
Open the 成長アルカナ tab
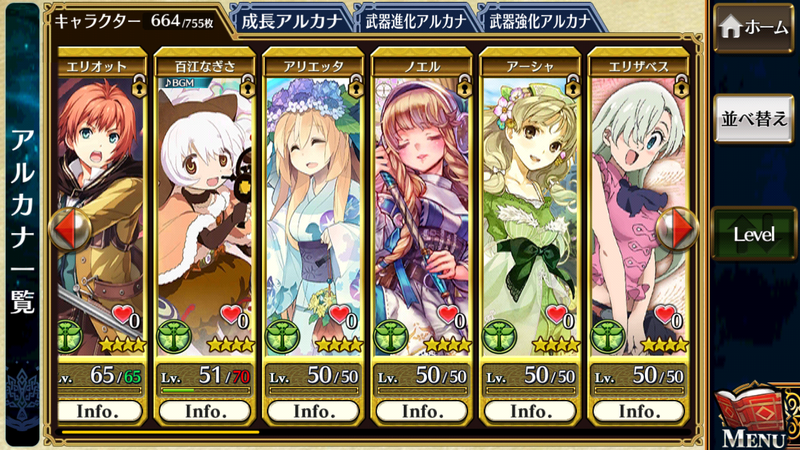[x=290, y=20]
